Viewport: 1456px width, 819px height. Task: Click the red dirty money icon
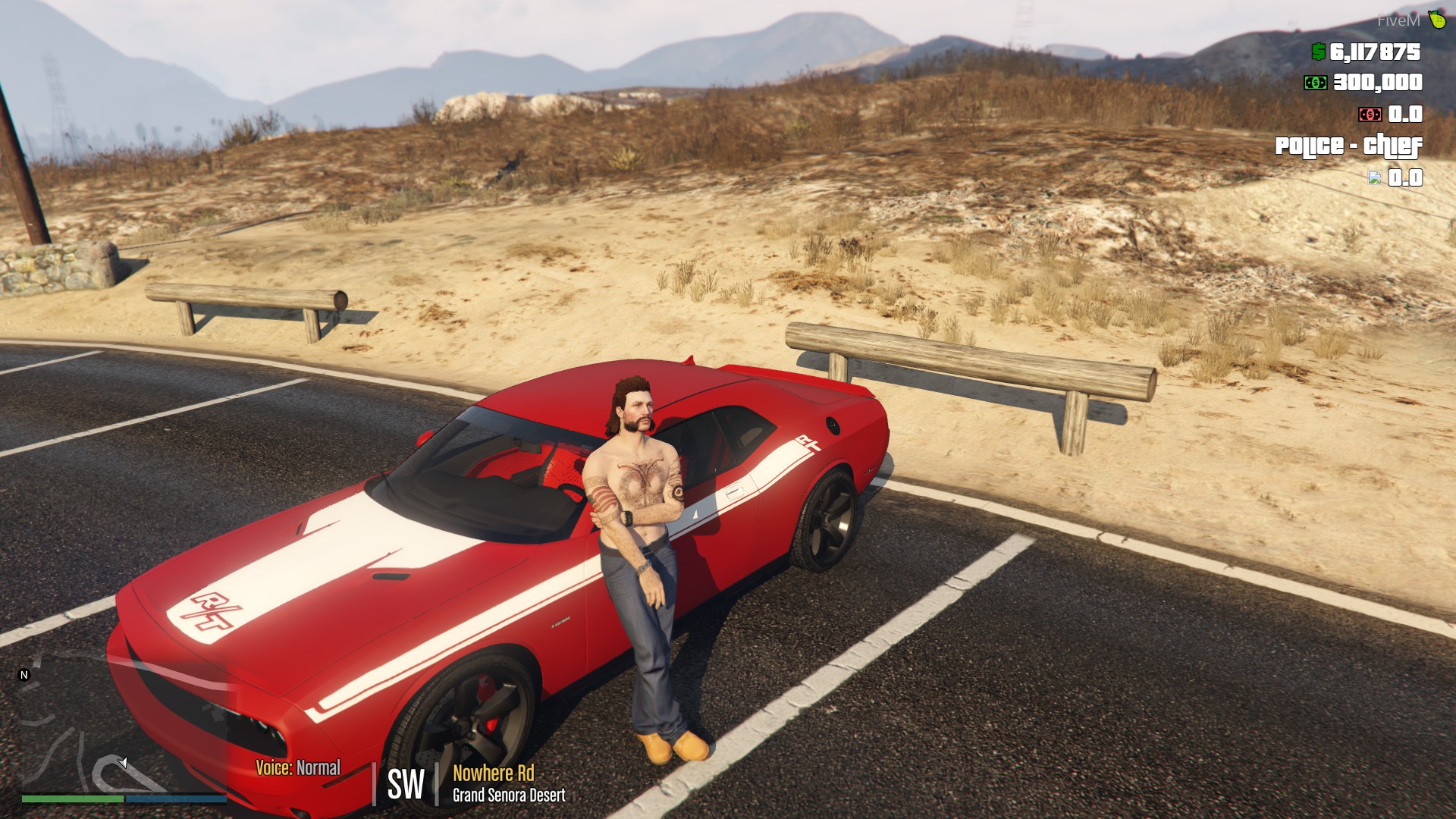click(1370, 115)
